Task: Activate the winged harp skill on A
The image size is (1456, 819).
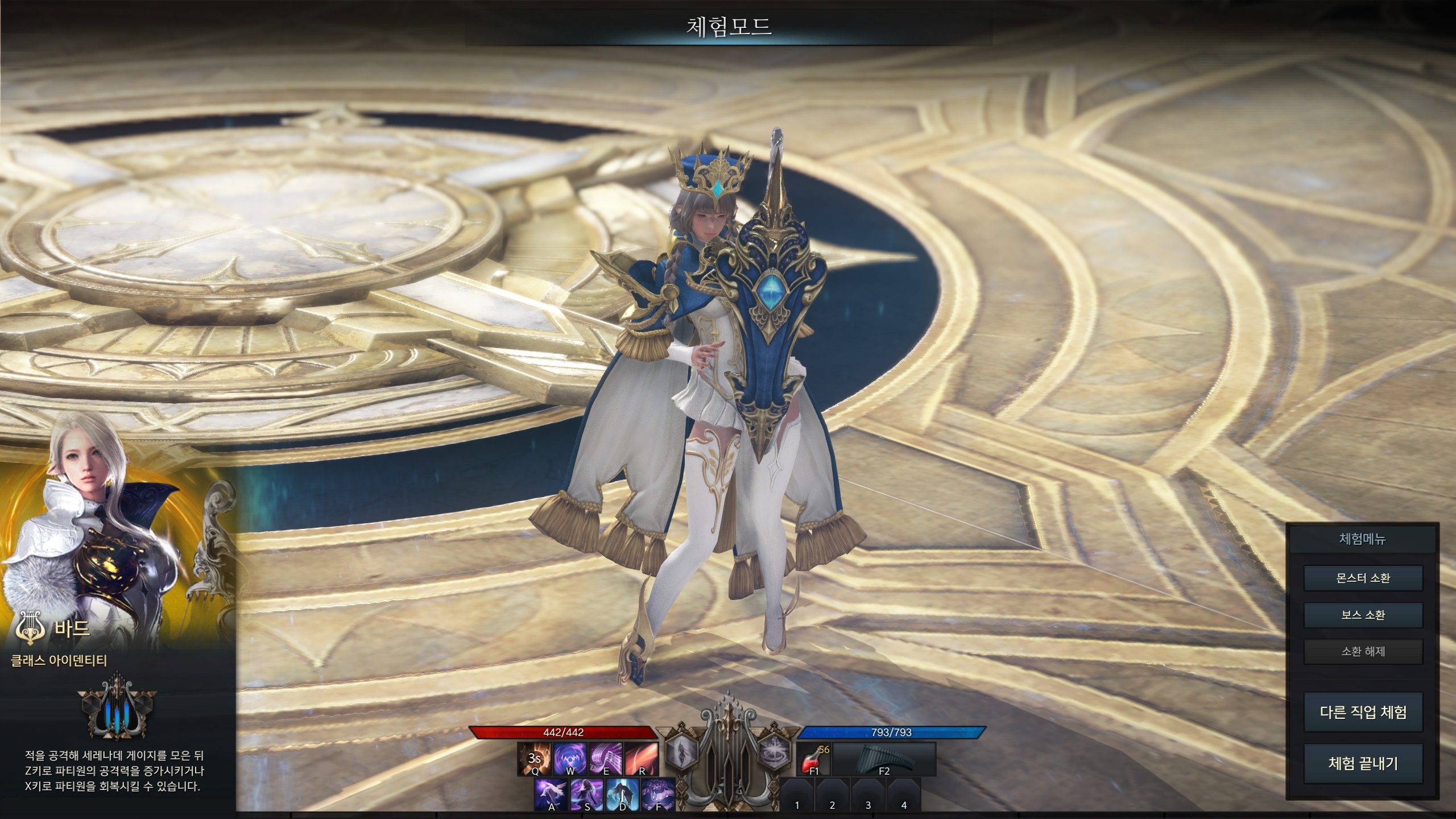Action: pos(551,795)
